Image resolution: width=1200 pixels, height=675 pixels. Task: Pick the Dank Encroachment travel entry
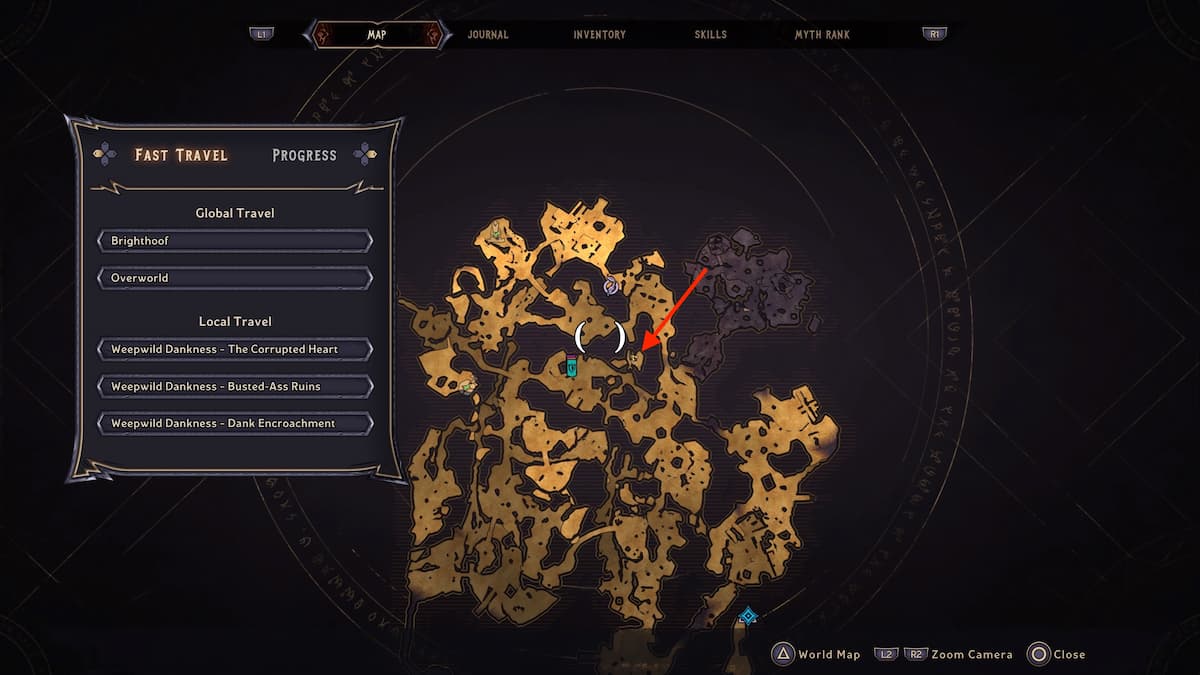click(x=235, y=423)
